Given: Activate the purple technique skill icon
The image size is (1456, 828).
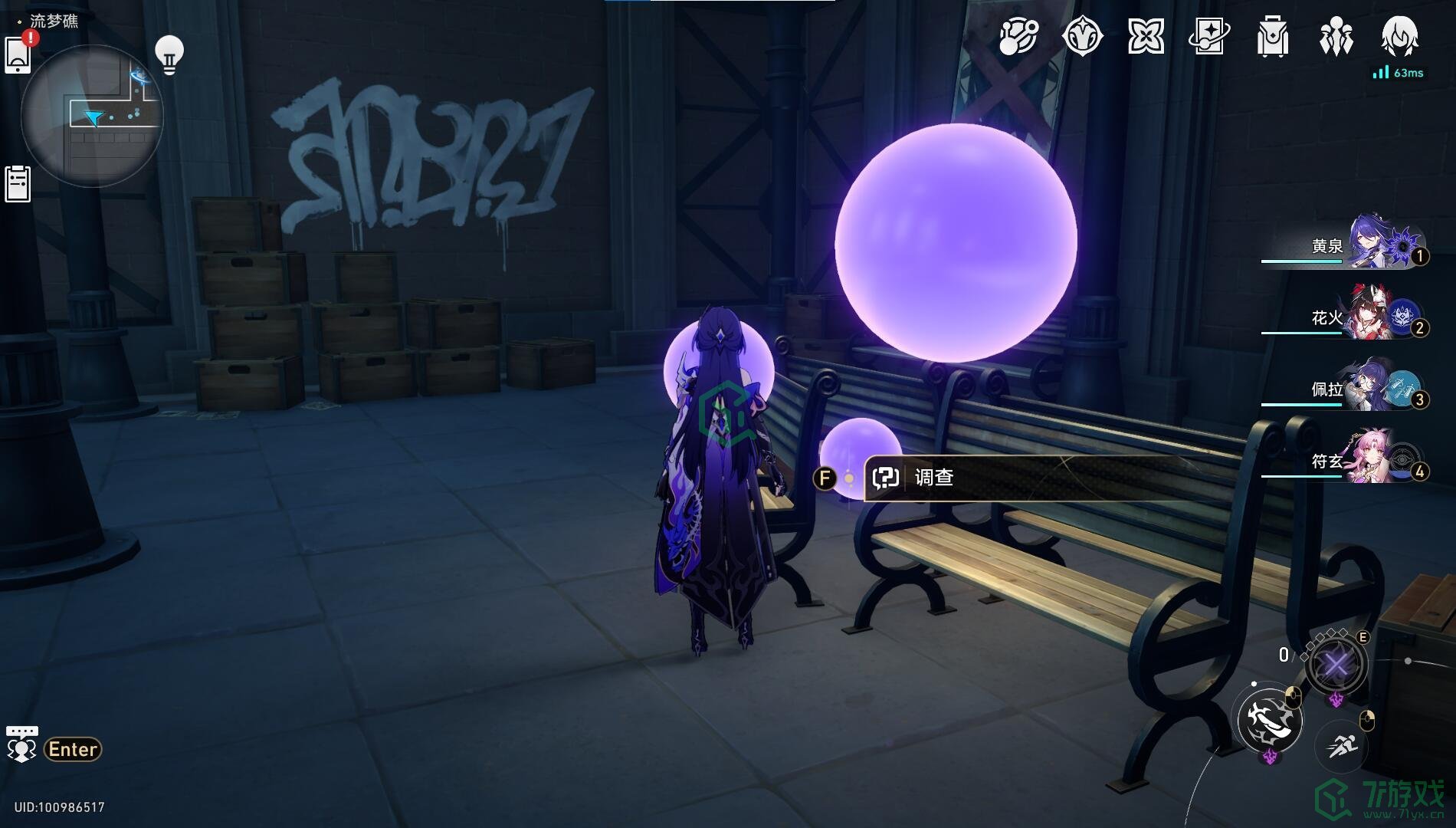Looking at the screenshot, I should [x=1336, y=665].
